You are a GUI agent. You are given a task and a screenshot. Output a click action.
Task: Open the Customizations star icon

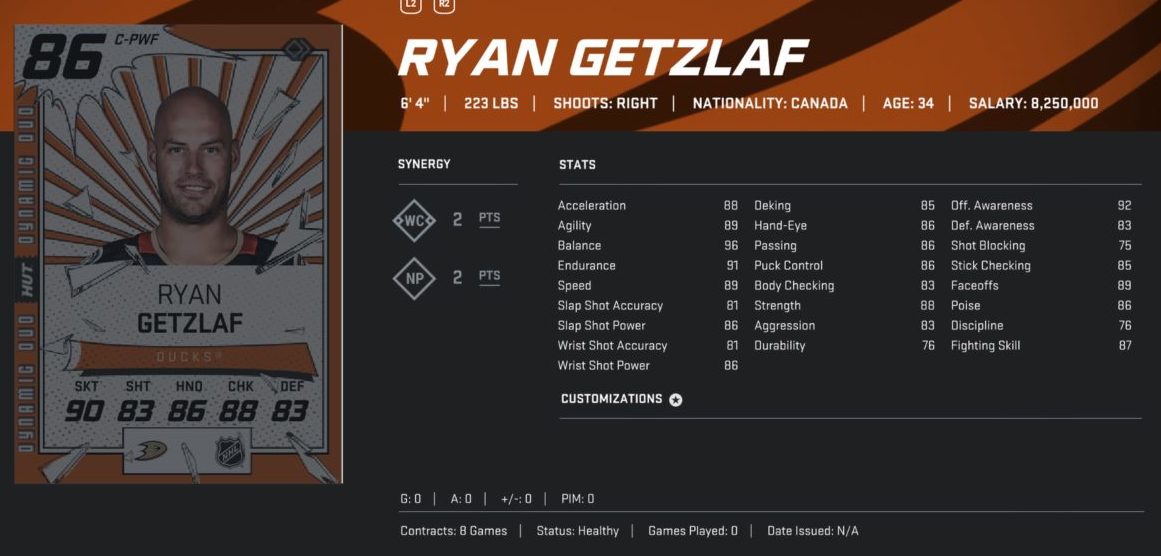pos(676,400)
